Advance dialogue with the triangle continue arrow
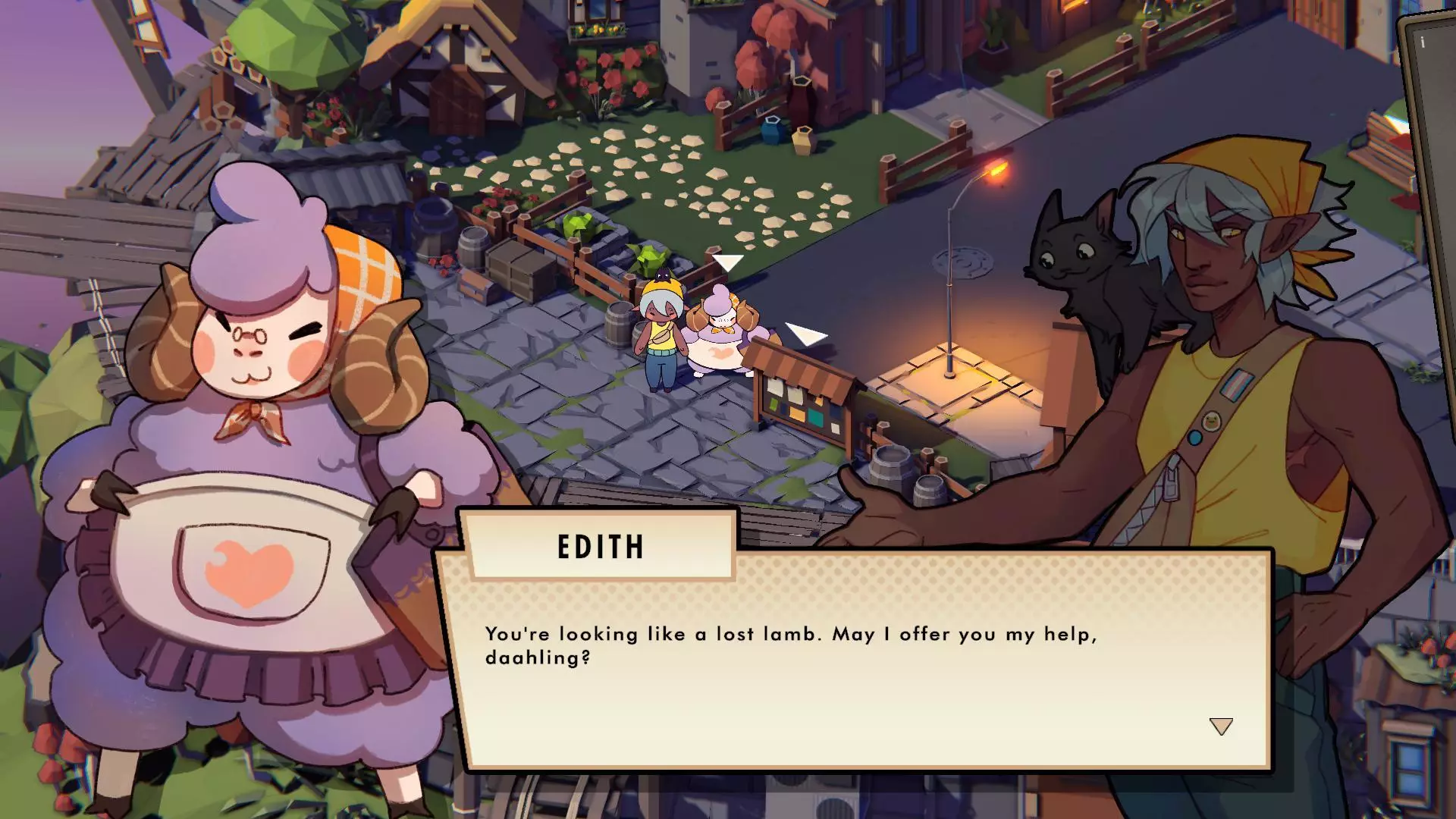The width and height of the screenshot is (1456, 819). click(x=1220, y=726)
